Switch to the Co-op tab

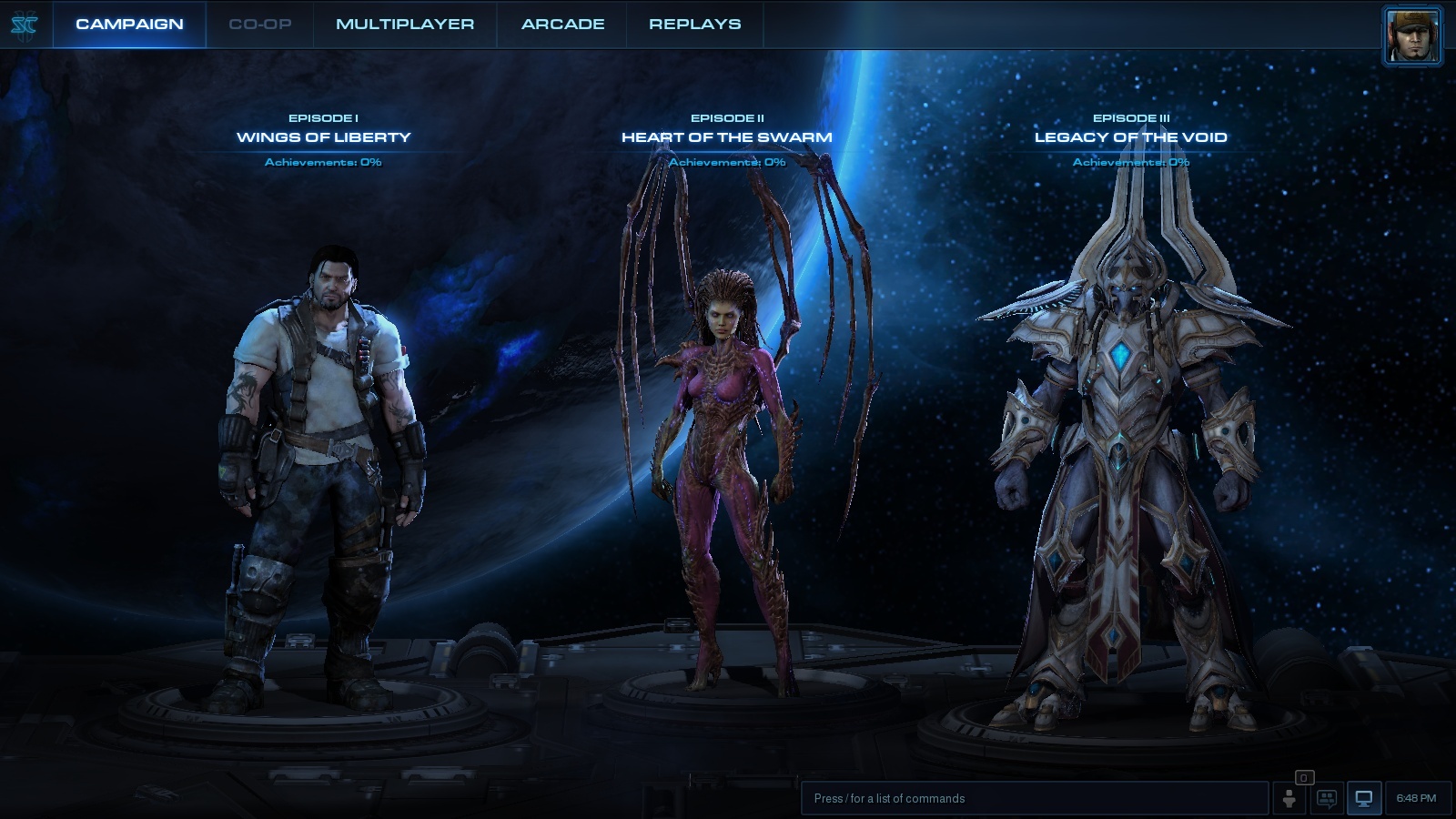[x=260, y=25]
